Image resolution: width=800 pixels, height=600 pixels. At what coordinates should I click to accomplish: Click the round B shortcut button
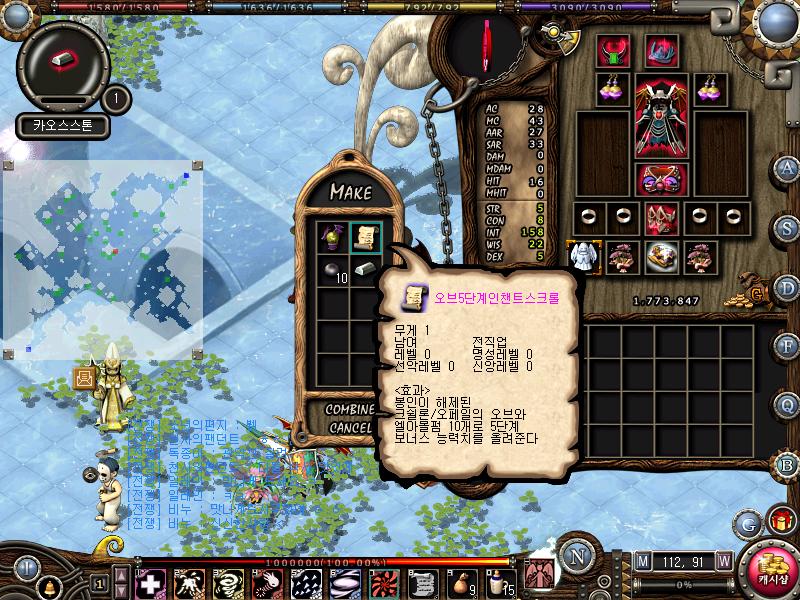point(788,463)
